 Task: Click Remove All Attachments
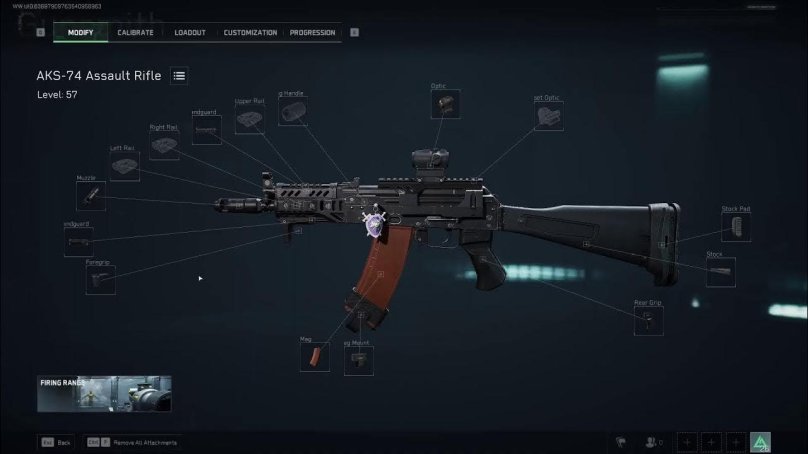tap(138, 442)
